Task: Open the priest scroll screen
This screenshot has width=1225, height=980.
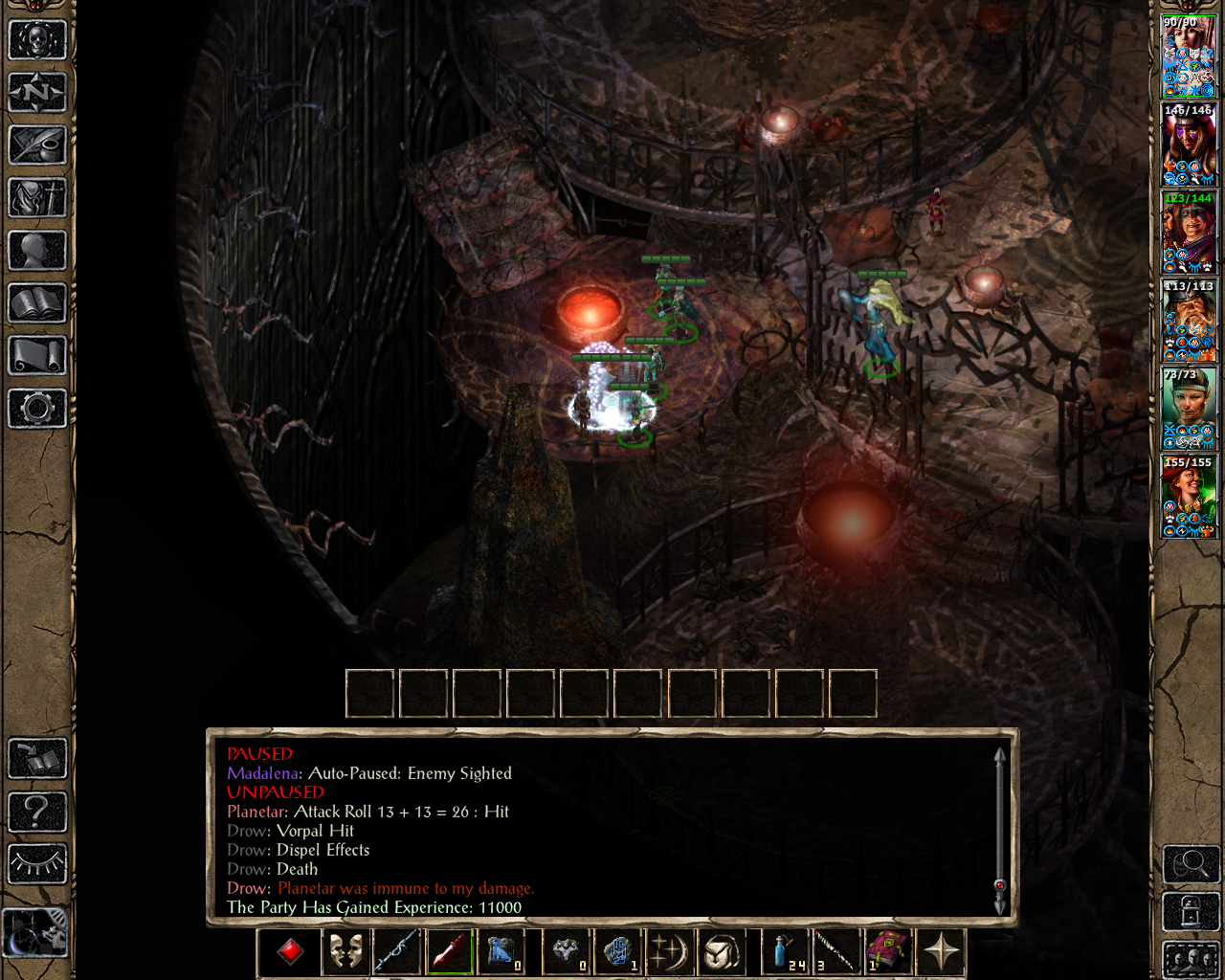Action: [x=37, y=356]
